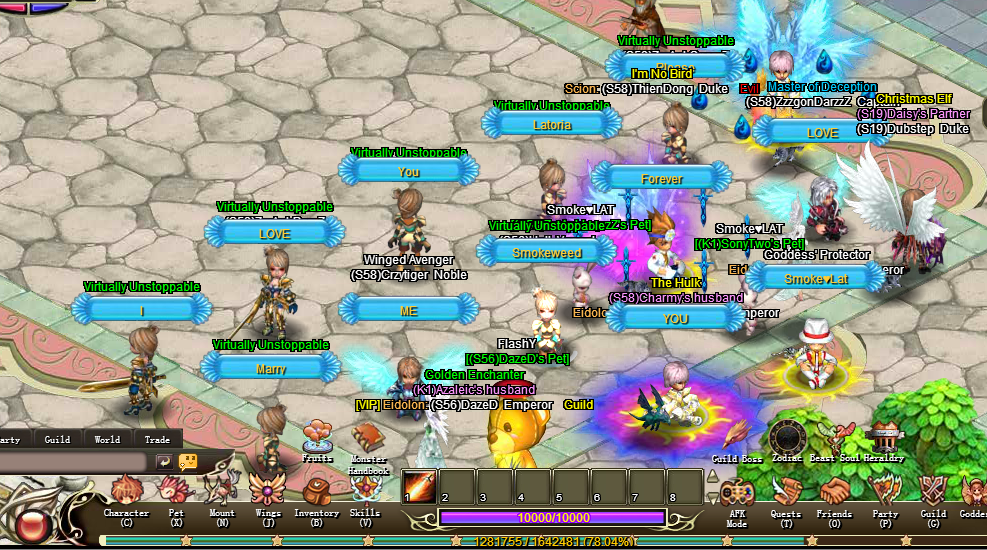Viewport: 987px width, 550px height.
Task: Open the Heraldry feature
Action: (x=885, y=438)
